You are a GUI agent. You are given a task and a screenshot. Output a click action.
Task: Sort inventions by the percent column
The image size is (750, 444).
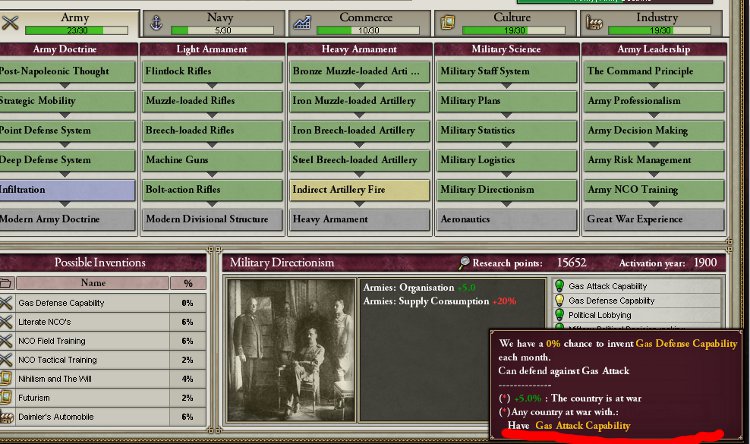(x=187, y=283)
